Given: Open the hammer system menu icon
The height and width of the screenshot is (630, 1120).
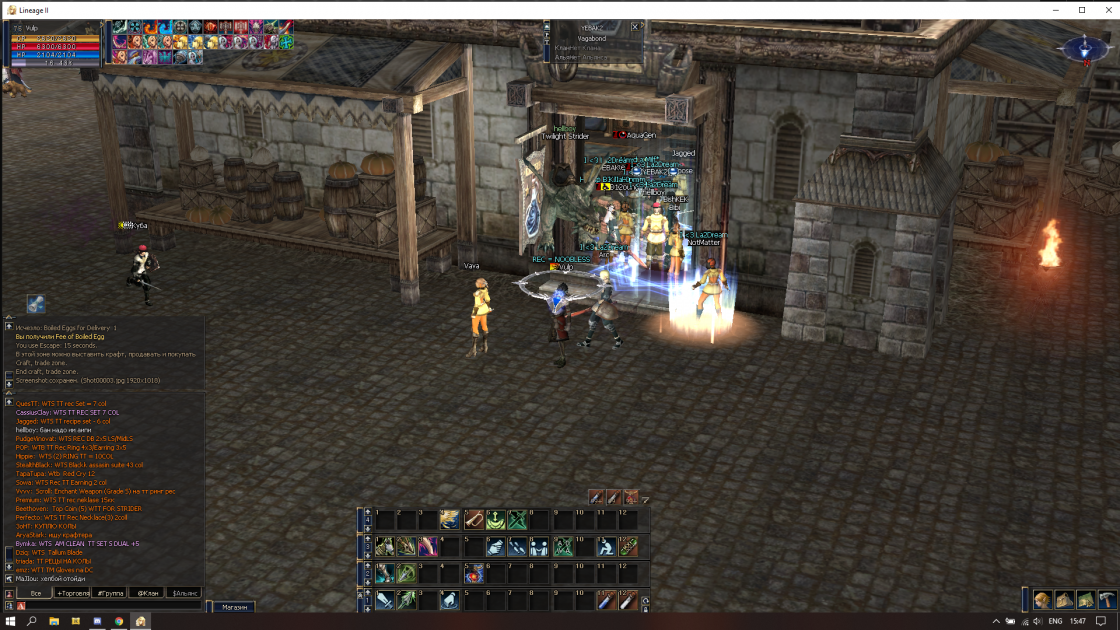Looking at the screenshot, I should coord(1107,599).
